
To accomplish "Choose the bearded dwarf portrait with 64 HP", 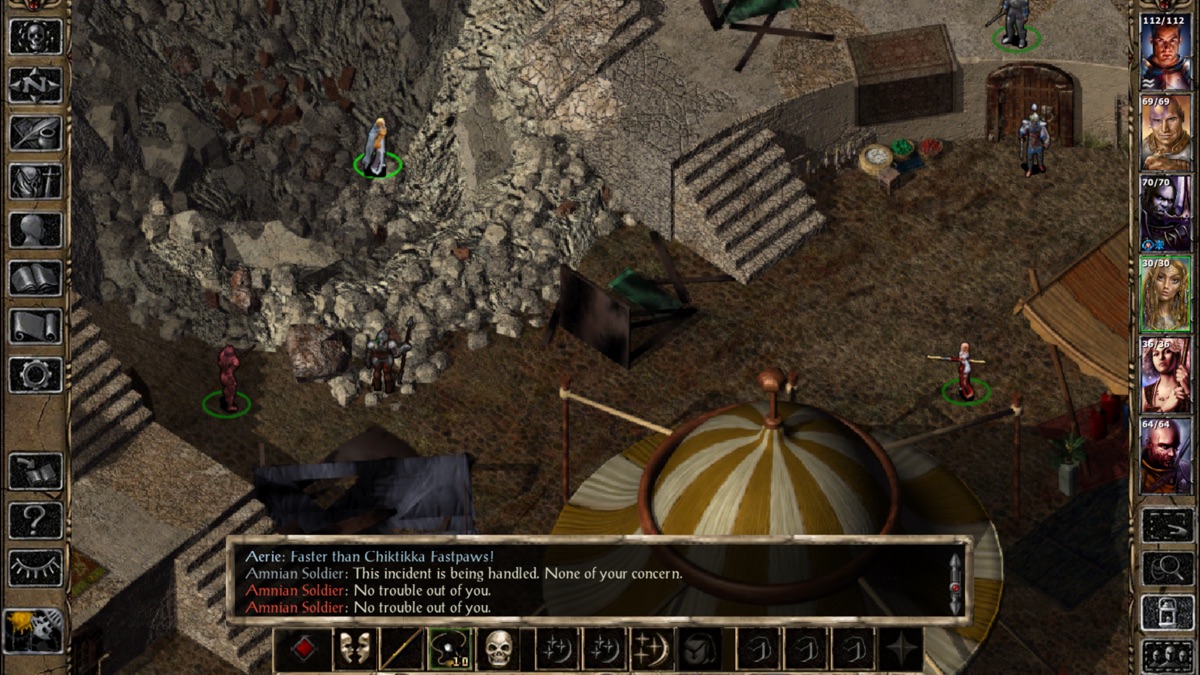I will coord(1165,456).
